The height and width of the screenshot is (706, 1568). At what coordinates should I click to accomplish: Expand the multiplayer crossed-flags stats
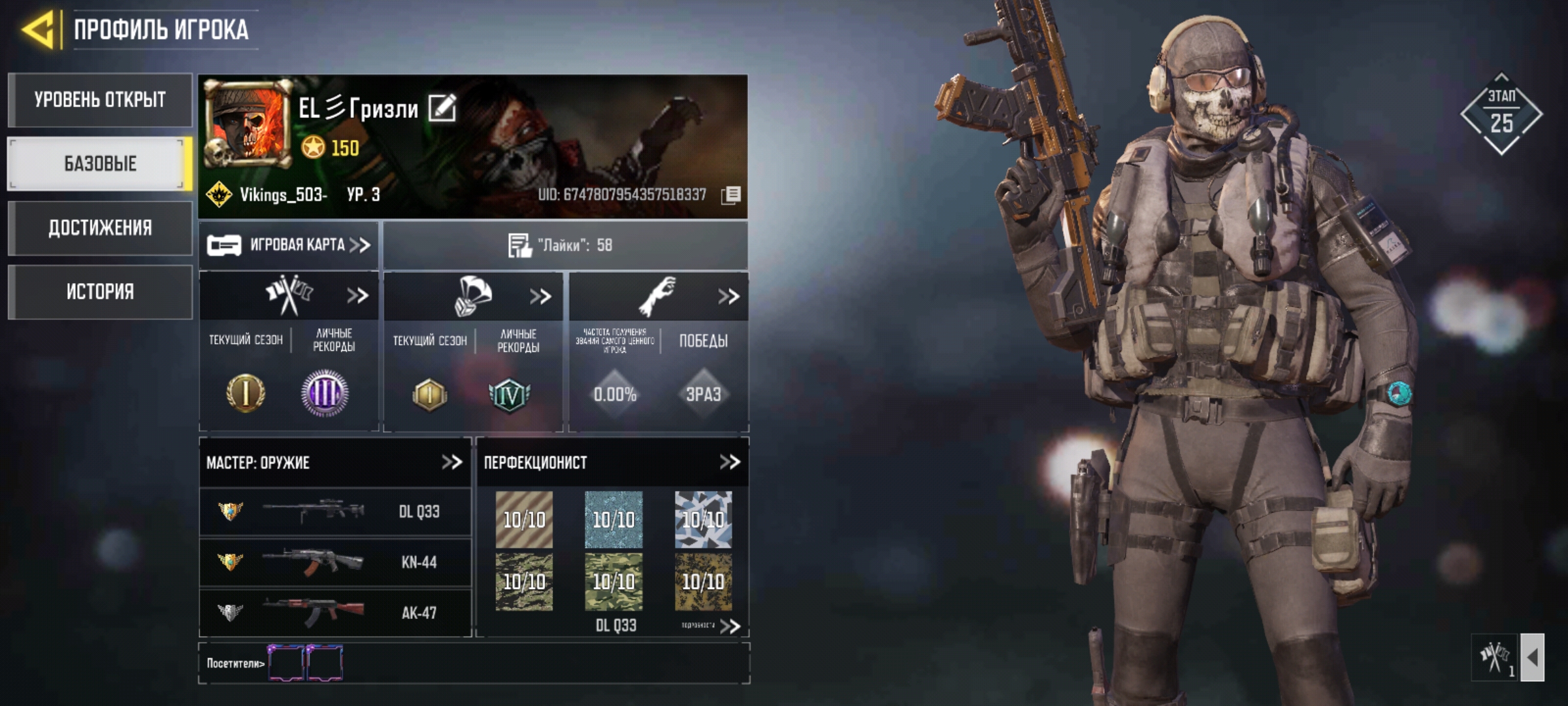(357, 296)
